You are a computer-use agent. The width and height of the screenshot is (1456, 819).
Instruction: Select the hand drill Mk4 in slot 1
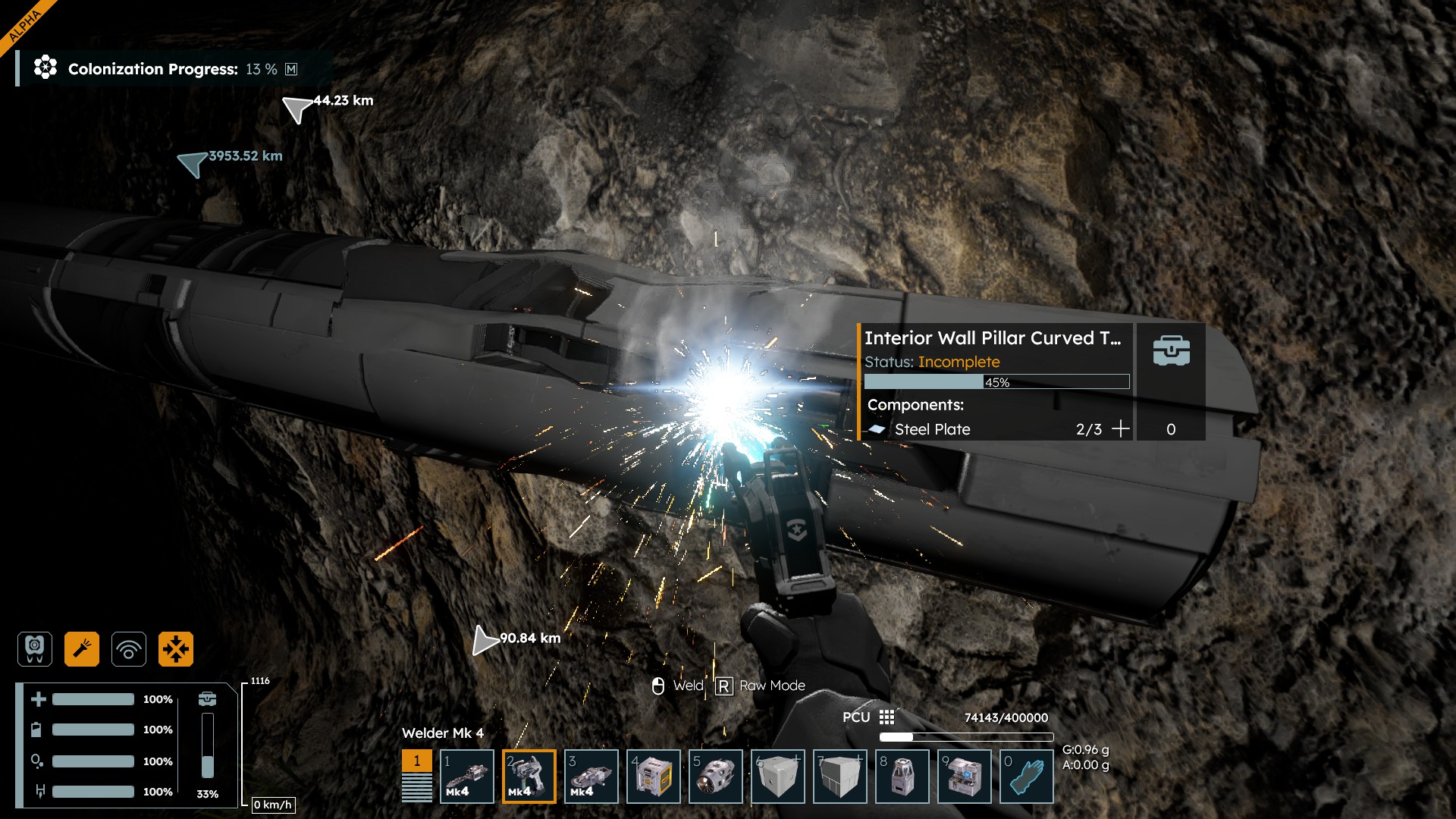[467, 776]
